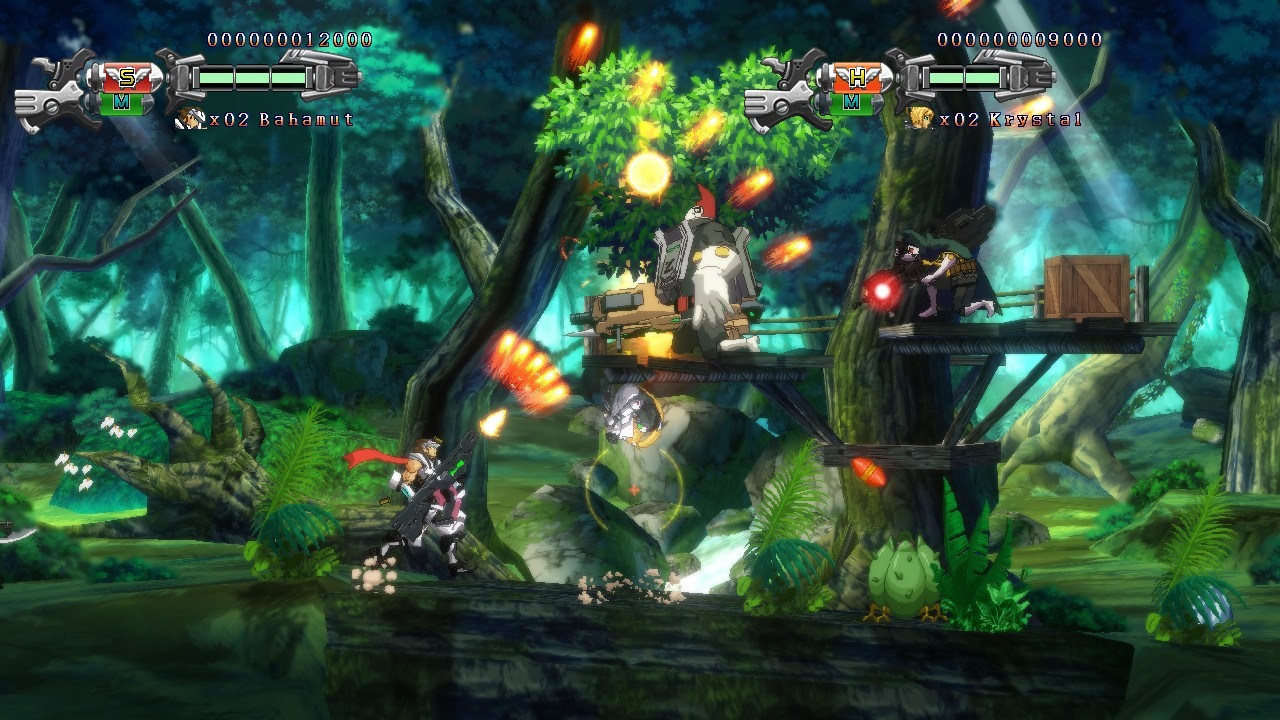Click Bahamut's character portrait icon
Screen dimensions: 1280x720
[189, 119]
